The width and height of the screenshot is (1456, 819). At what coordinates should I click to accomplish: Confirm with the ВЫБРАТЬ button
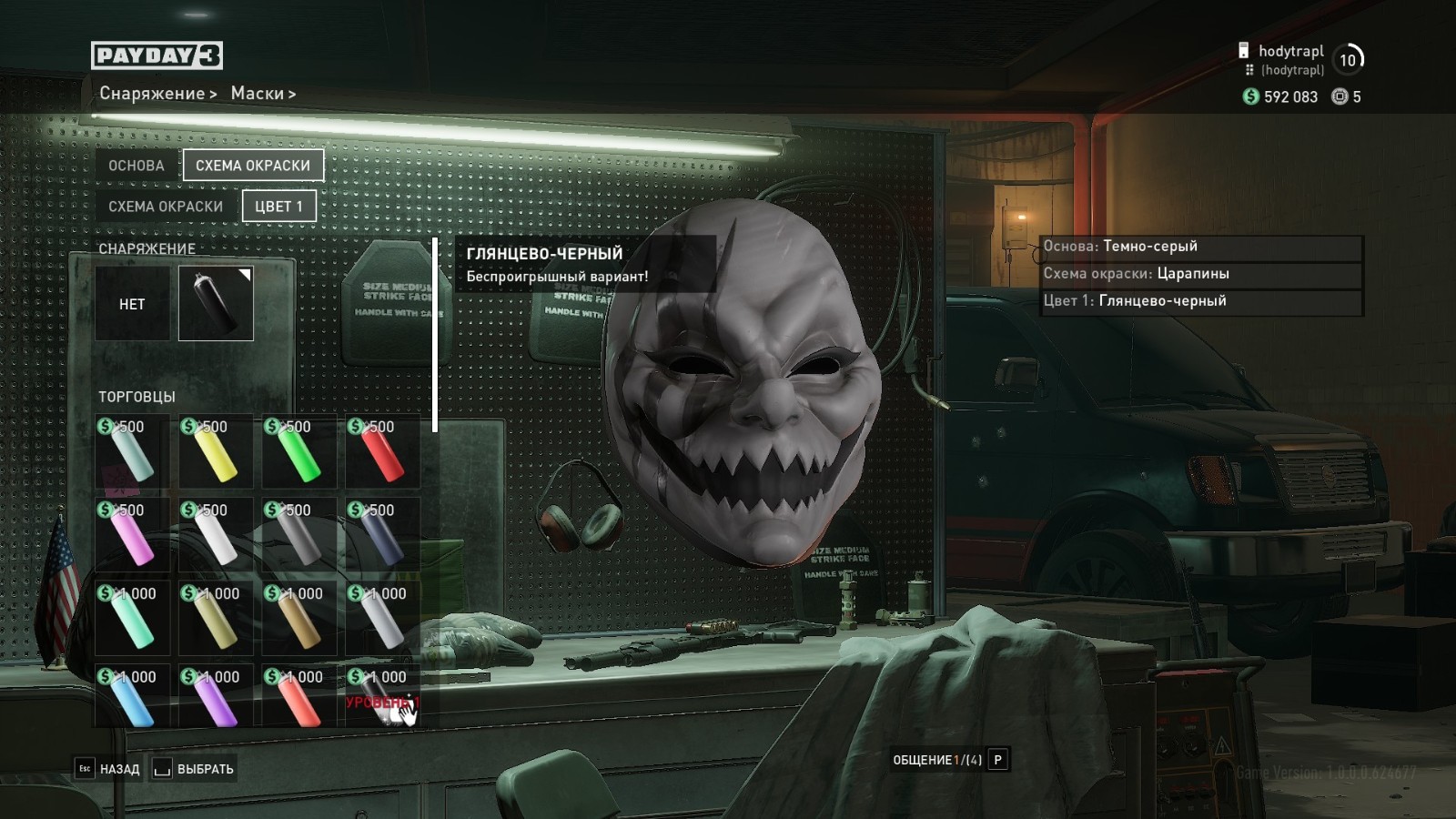[194, 769]
